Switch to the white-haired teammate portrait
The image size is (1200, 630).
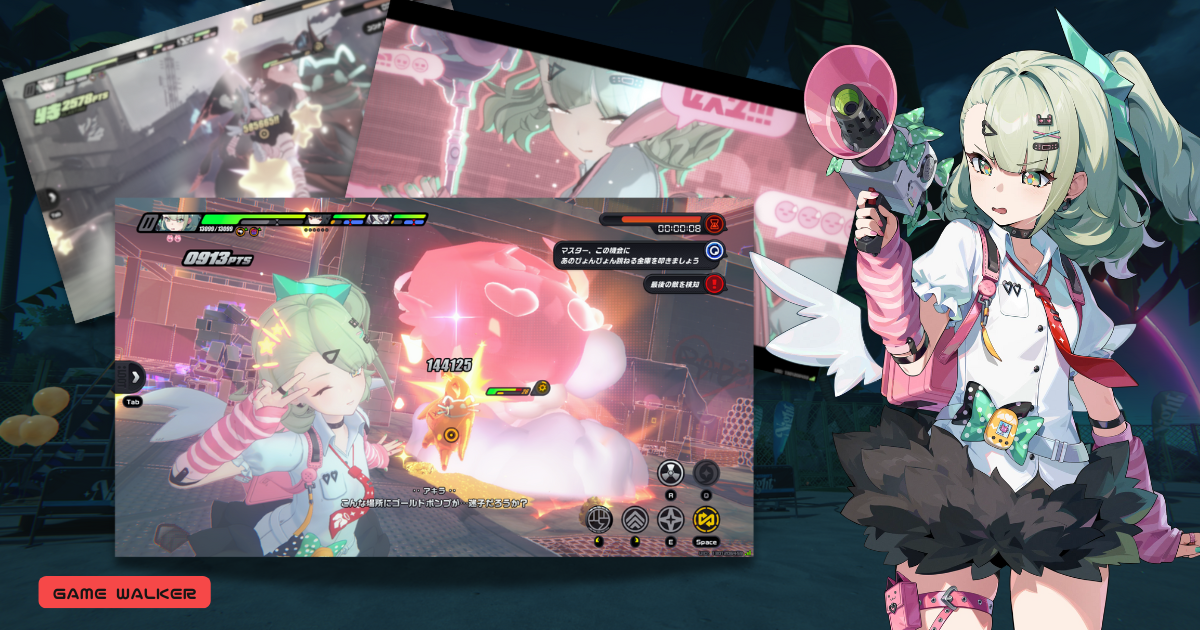(381, 219)
